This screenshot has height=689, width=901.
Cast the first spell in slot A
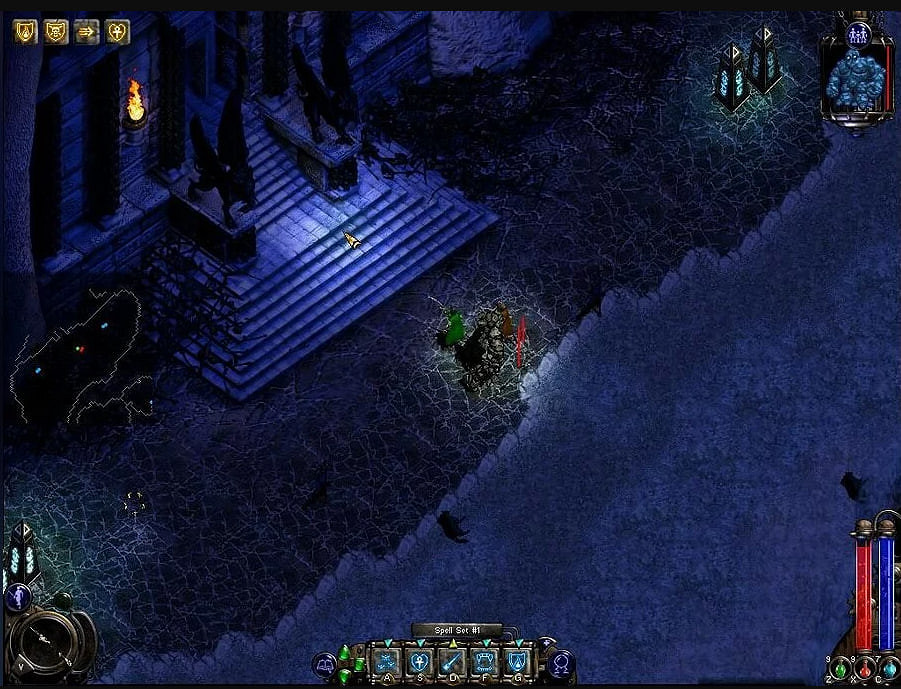[387, 660]
